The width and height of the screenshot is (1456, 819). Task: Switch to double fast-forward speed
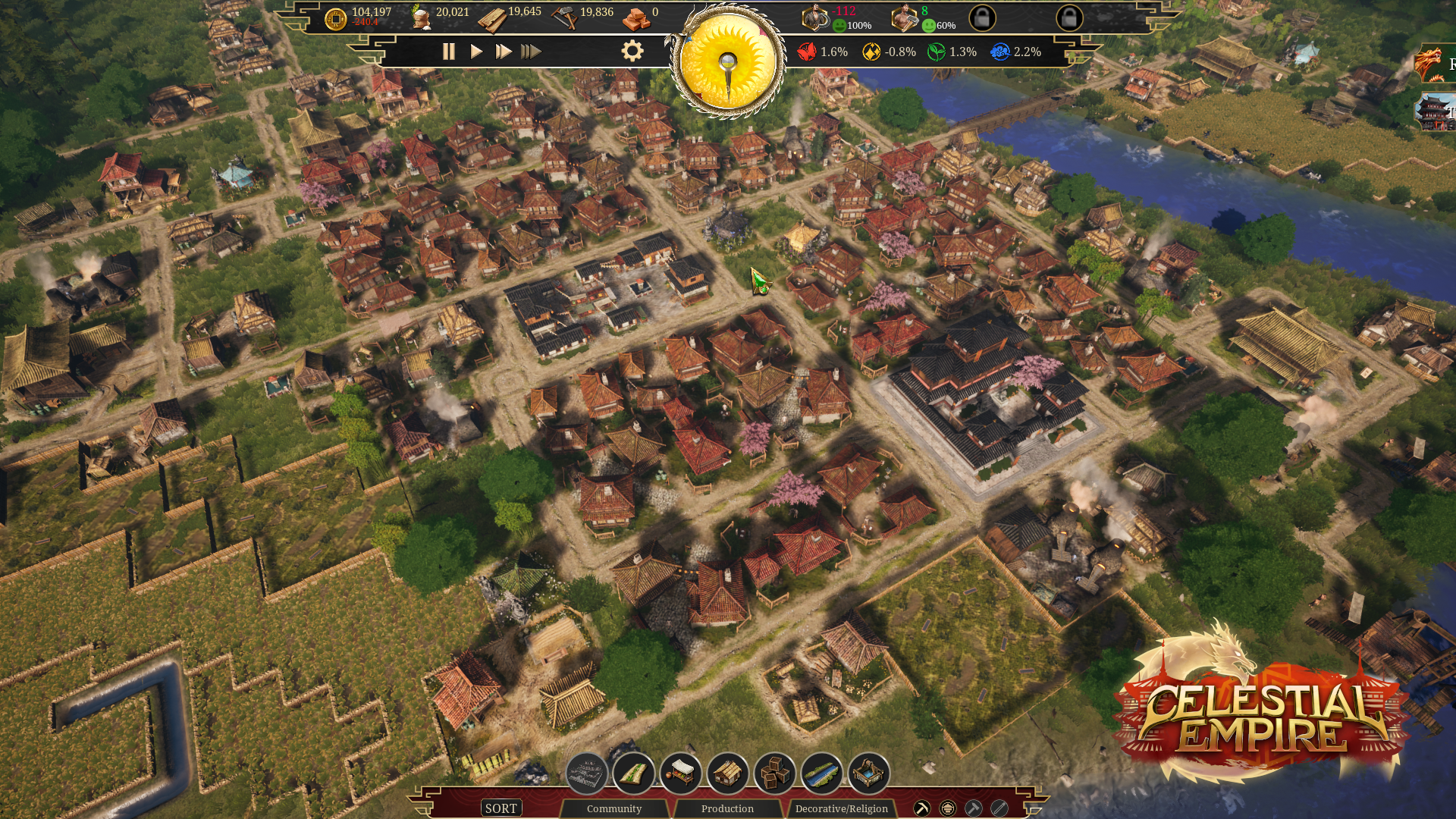pos(503,52)
